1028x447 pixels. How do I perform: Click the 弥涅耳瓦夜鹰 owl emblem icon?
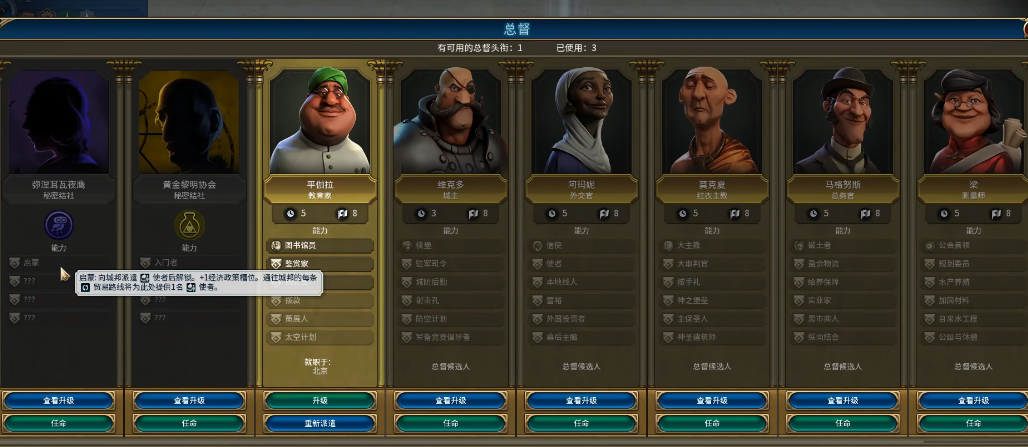coord(59,225)
